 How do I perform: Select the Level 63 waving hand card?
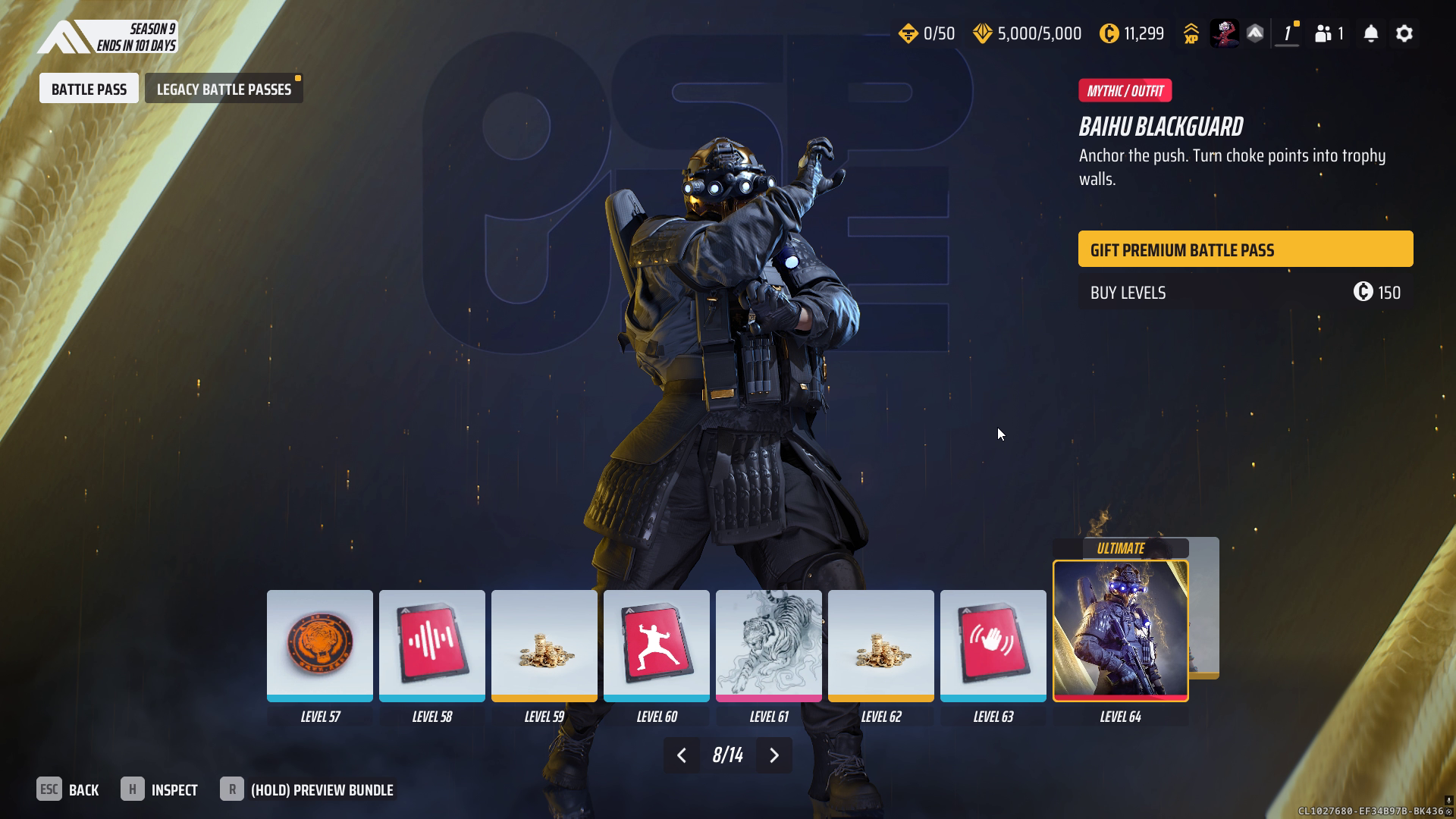(x=993, y=645)
